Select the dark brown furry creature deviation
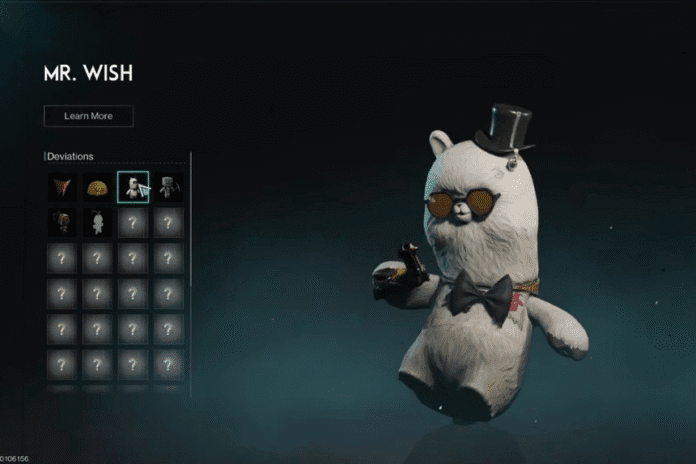This screenshot has height=464, width=696. point(62,222)
